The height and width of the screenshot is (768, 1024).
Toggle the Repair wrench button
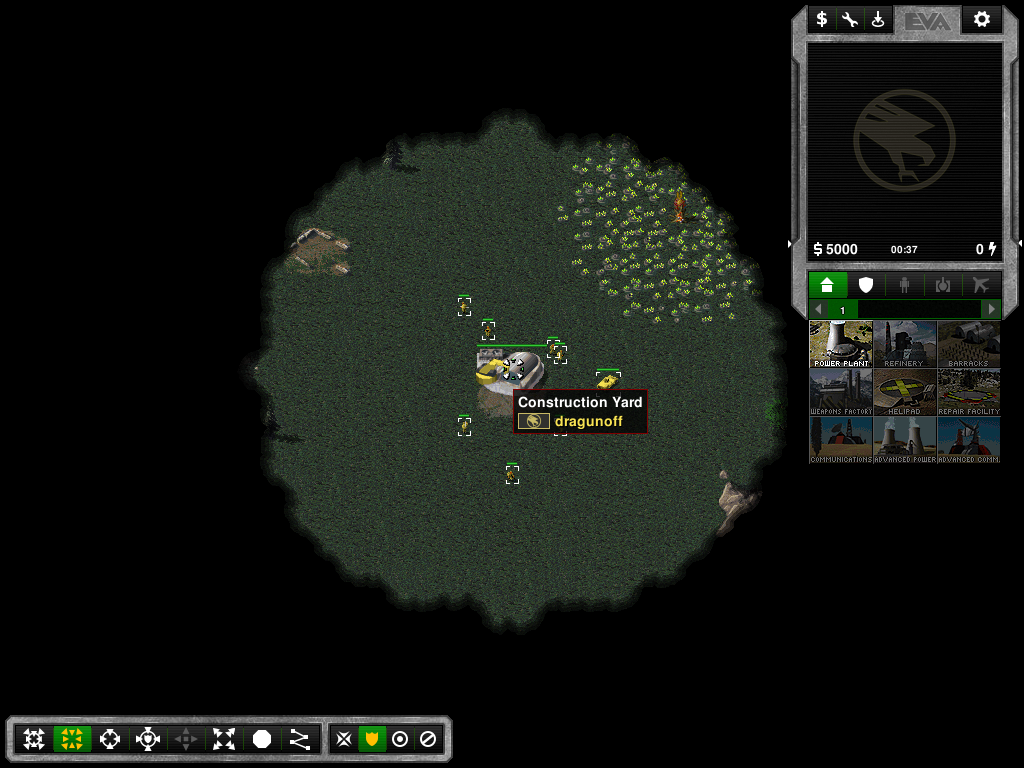tap(850, 19)
